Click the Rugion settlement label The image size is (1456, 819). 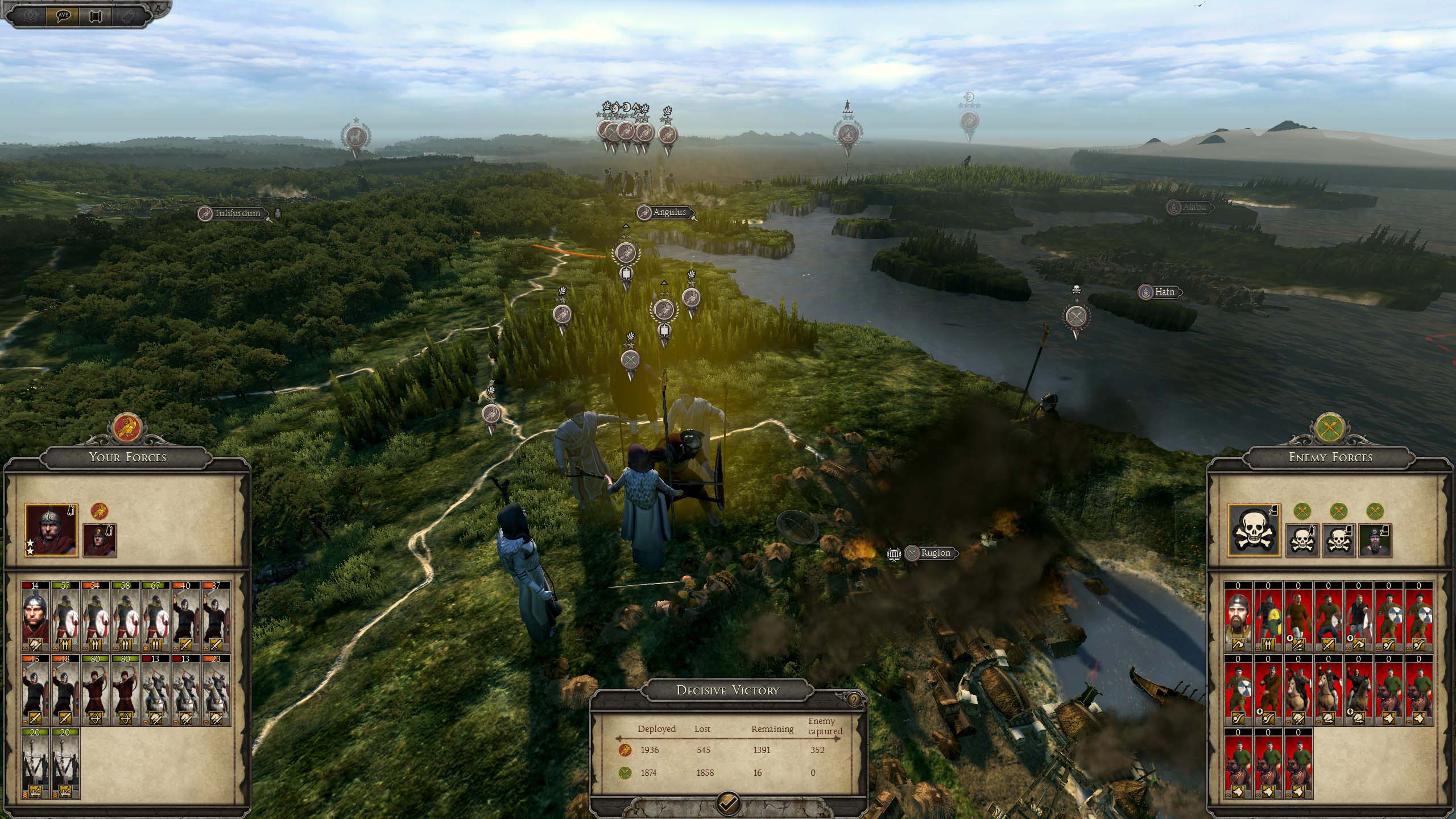coord(935,553)
